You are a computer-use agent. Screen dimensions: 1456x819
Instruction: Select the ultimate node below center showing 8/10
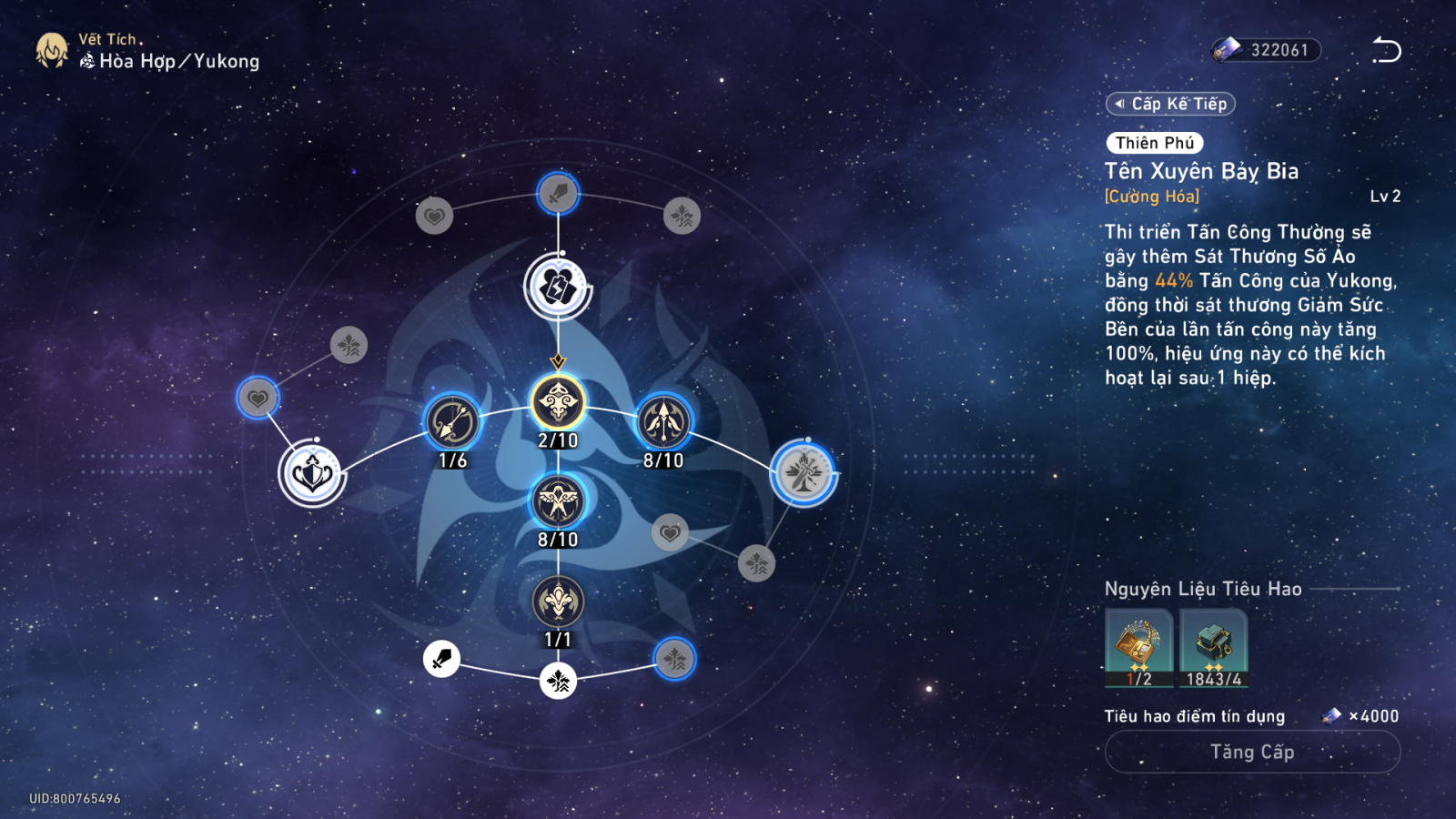(558, 501)
